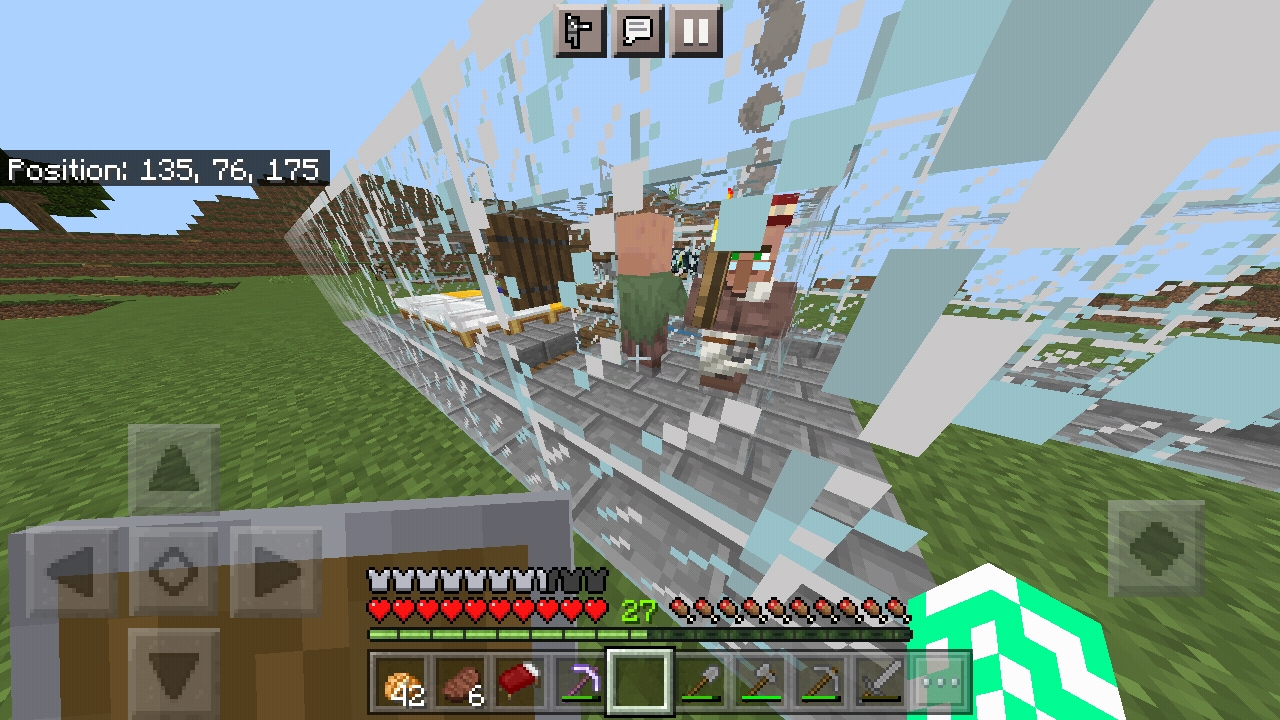The width and height of the screenshot is (1280, 720).
Task: Pause the game
Action: [x=697, y=31]
